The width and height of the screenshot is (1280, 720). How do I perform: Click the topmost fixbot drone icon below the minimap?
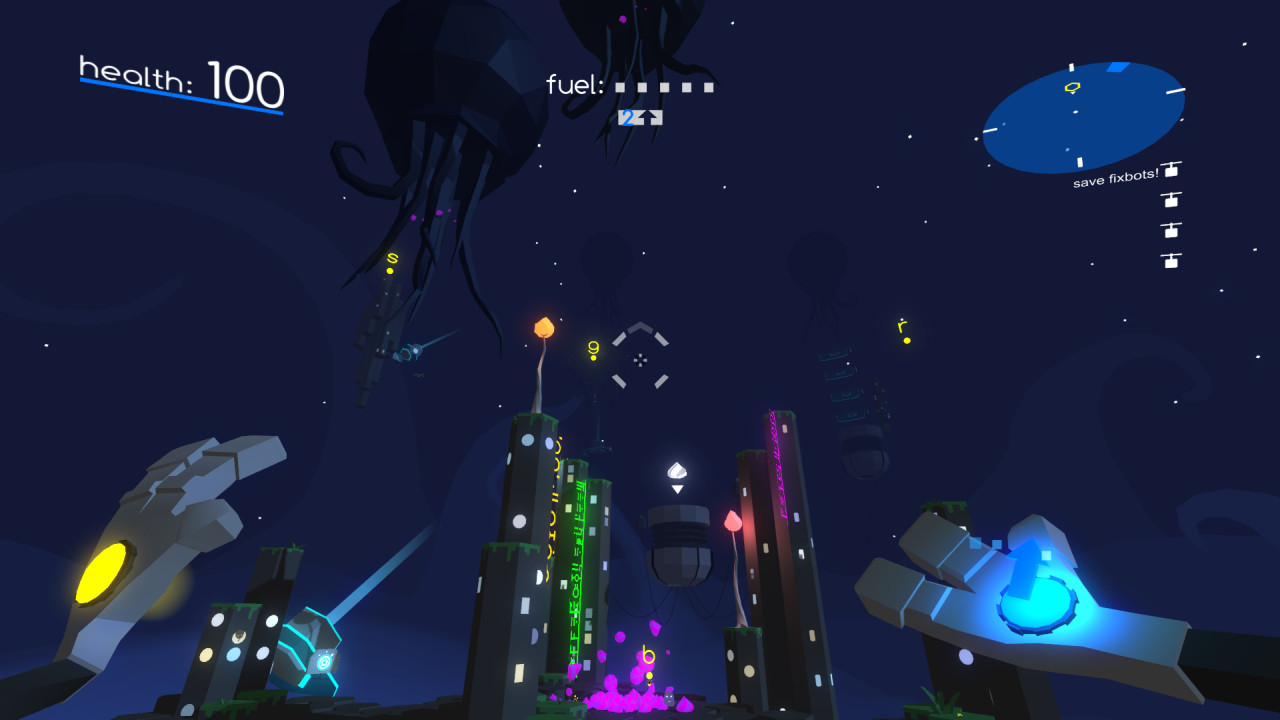(1171, 169)
